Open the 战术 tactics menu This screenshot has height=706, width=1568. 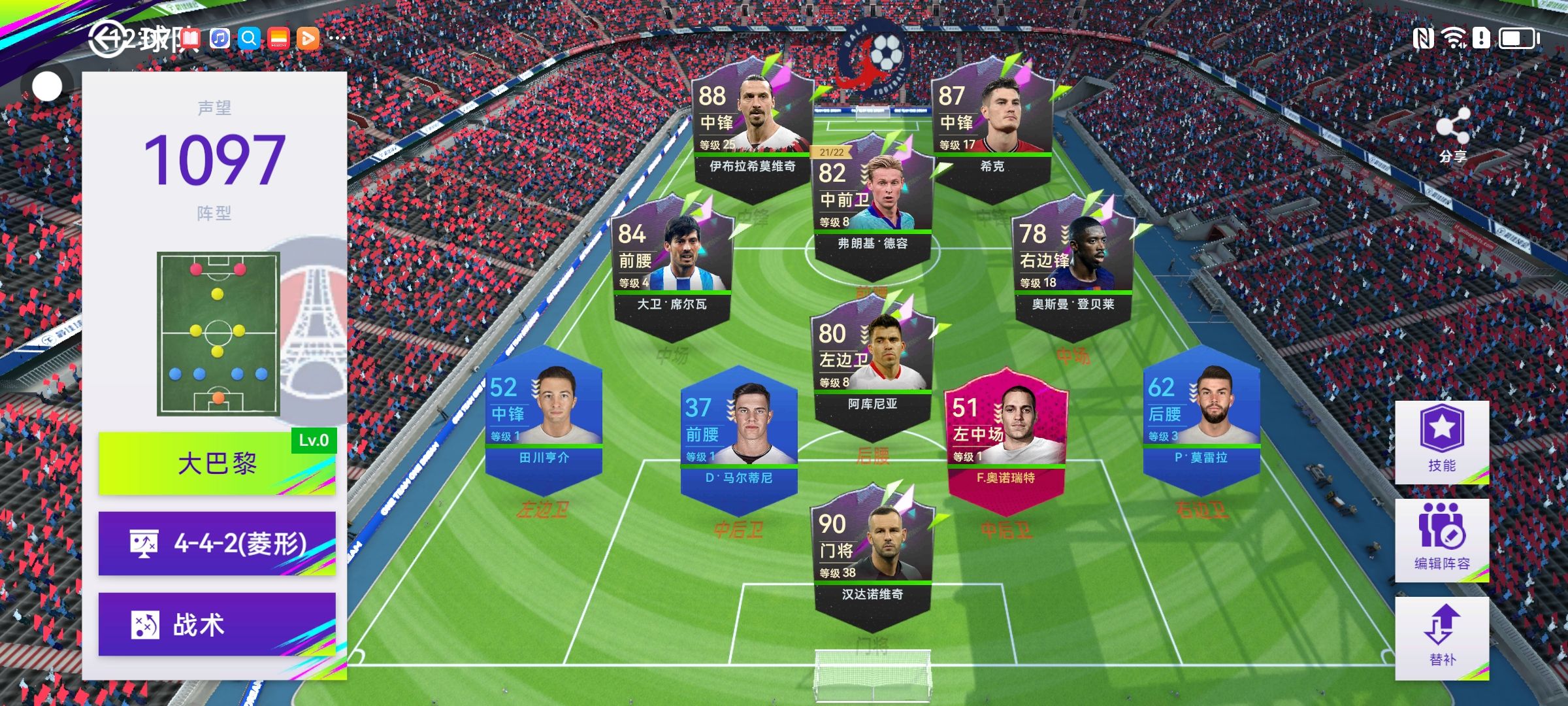tap(217, 624)
